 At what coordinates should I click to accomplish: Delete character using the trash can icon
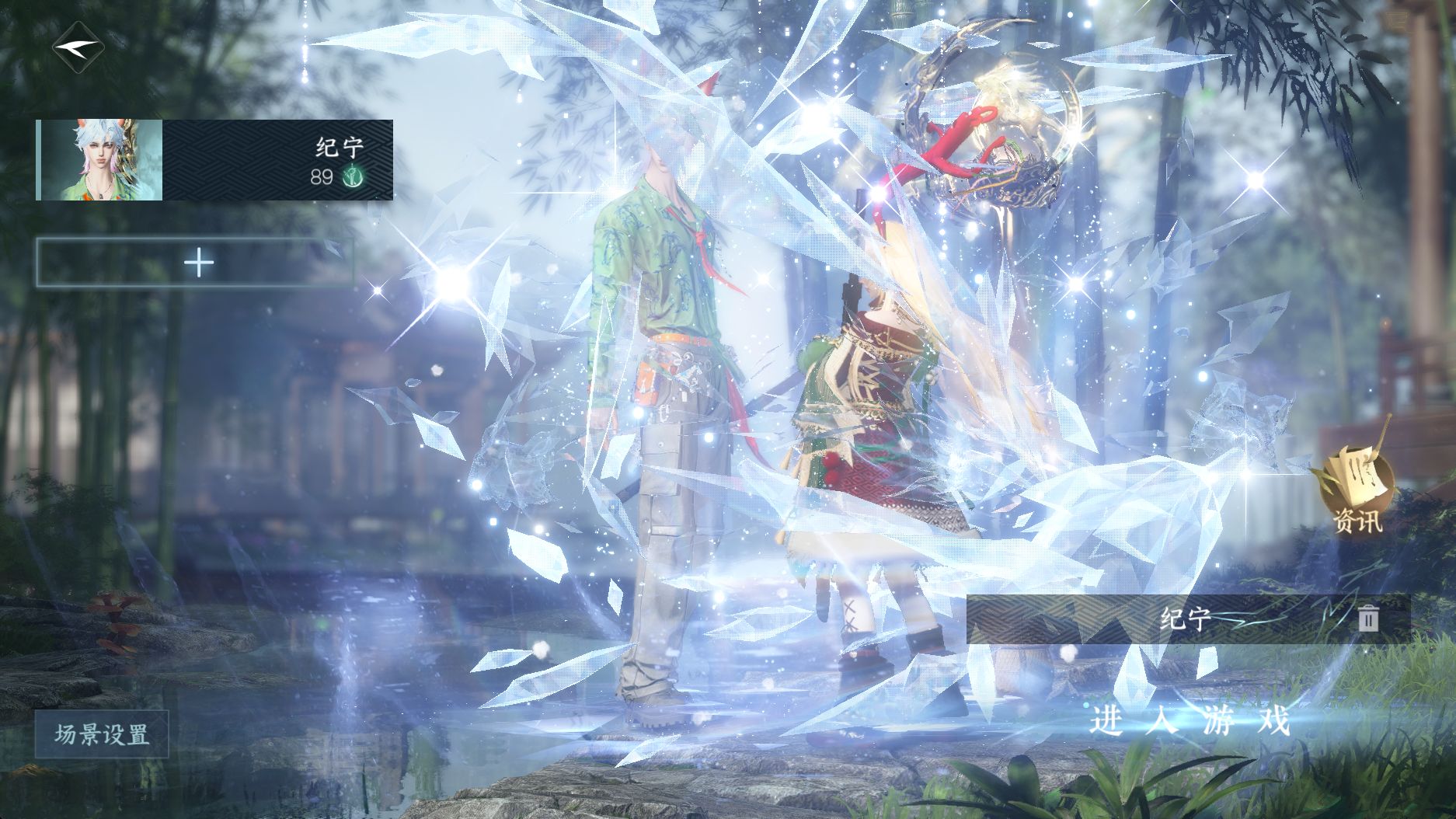coord(1368,619)
